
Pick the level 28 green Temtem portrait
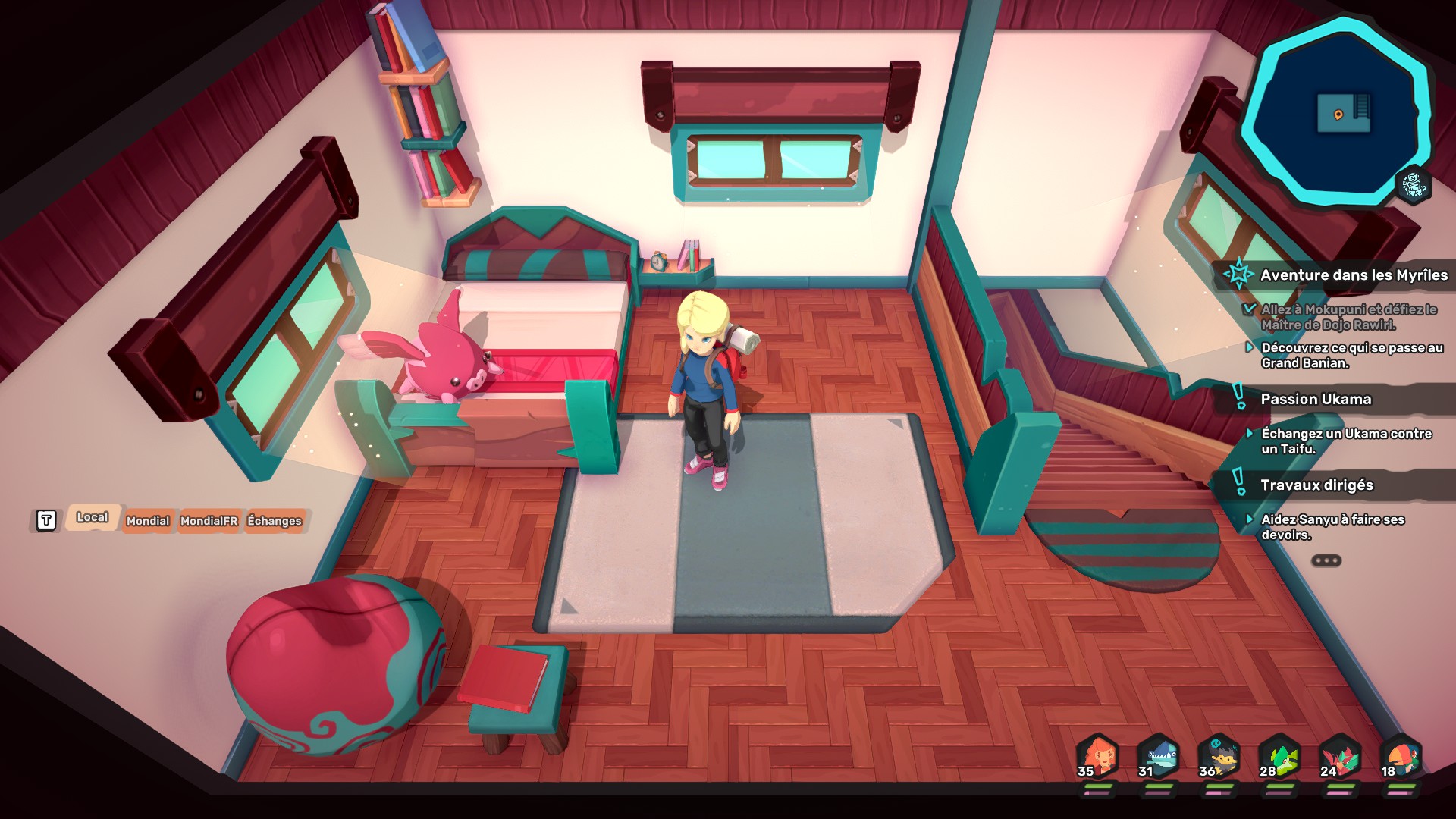pyautogui.click(x=1279, y=757)
